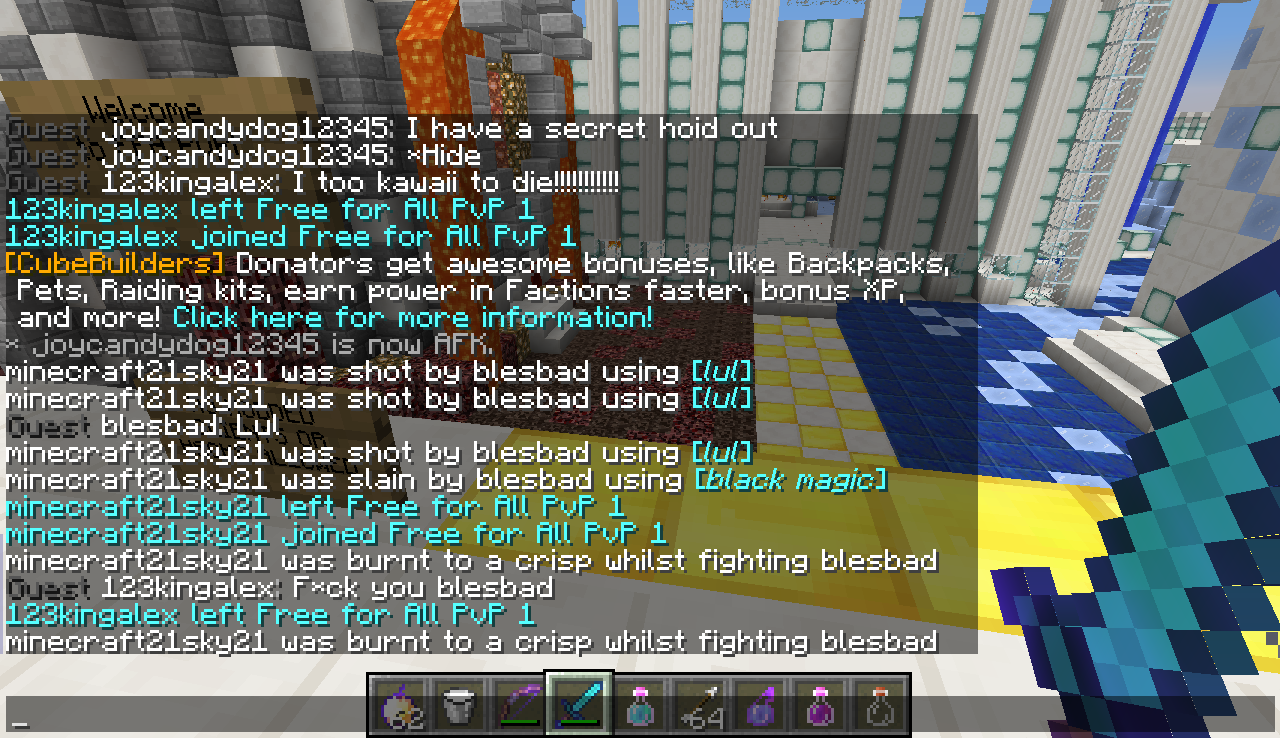Select the milk bucket hotbar slot

click(457, 704)
